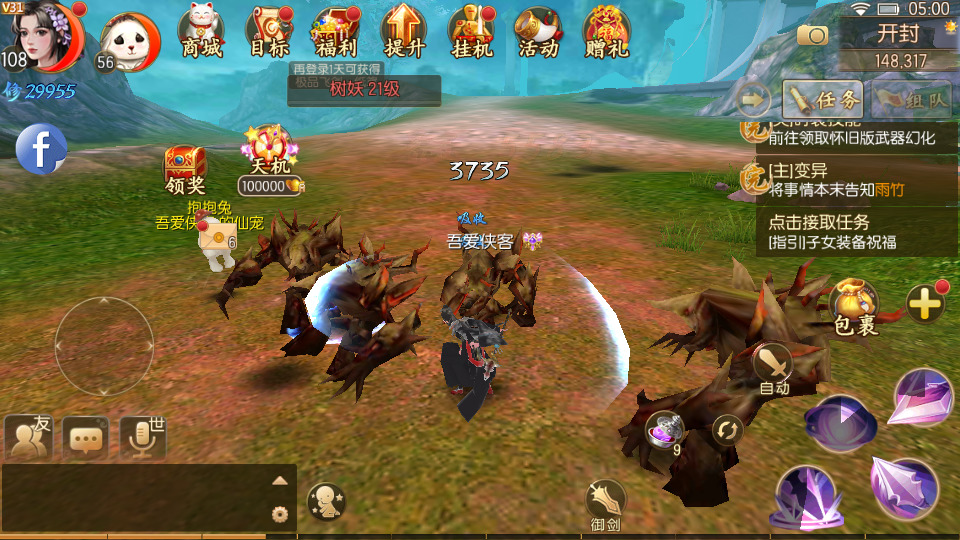Open the 目标 goals scroll icon
Viewport: 960px width, 540px height.
click(x=268, y=32)
